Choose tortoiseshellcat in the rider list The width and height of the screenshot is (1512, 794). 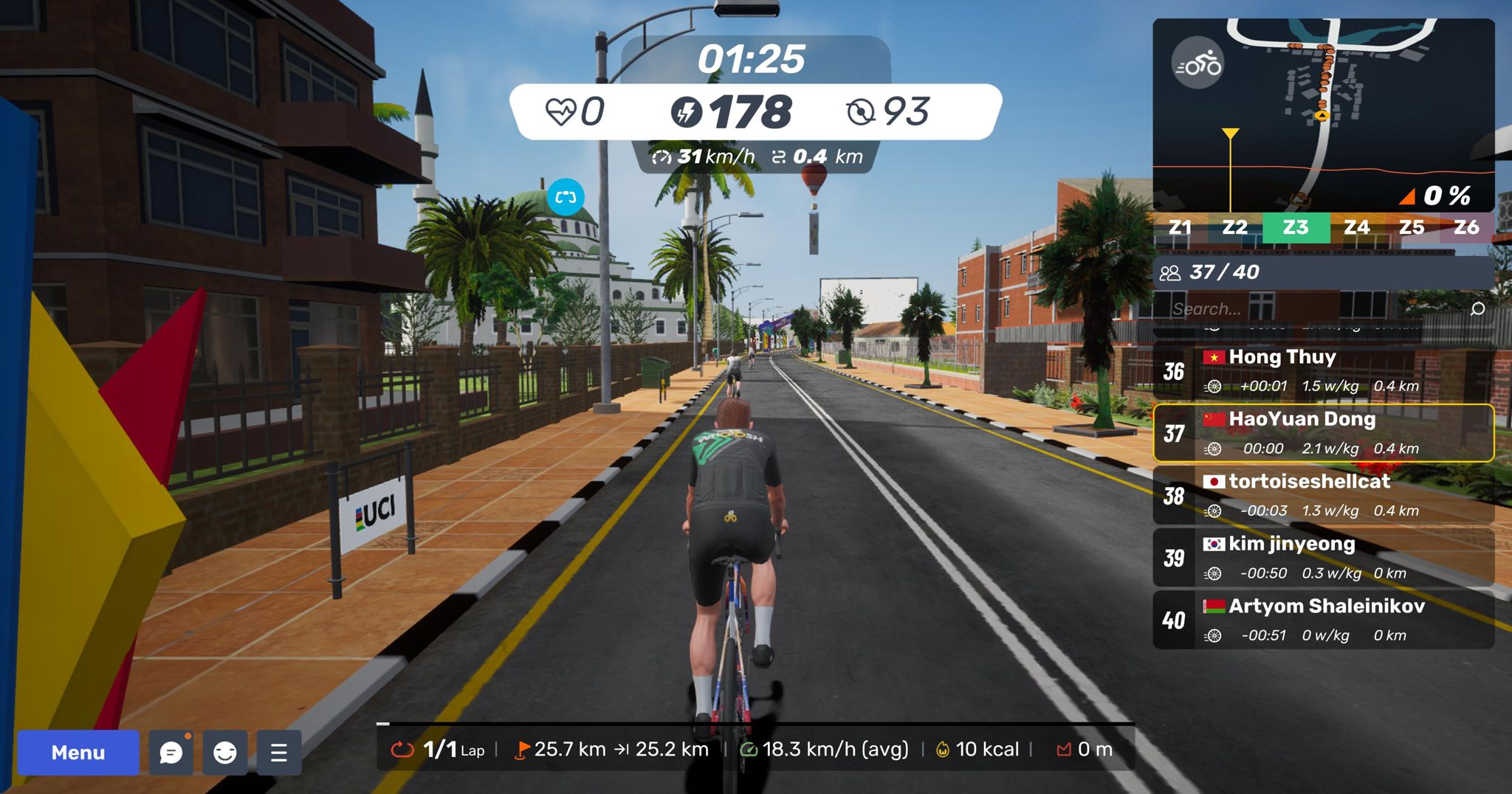[x=1323, y=495]
